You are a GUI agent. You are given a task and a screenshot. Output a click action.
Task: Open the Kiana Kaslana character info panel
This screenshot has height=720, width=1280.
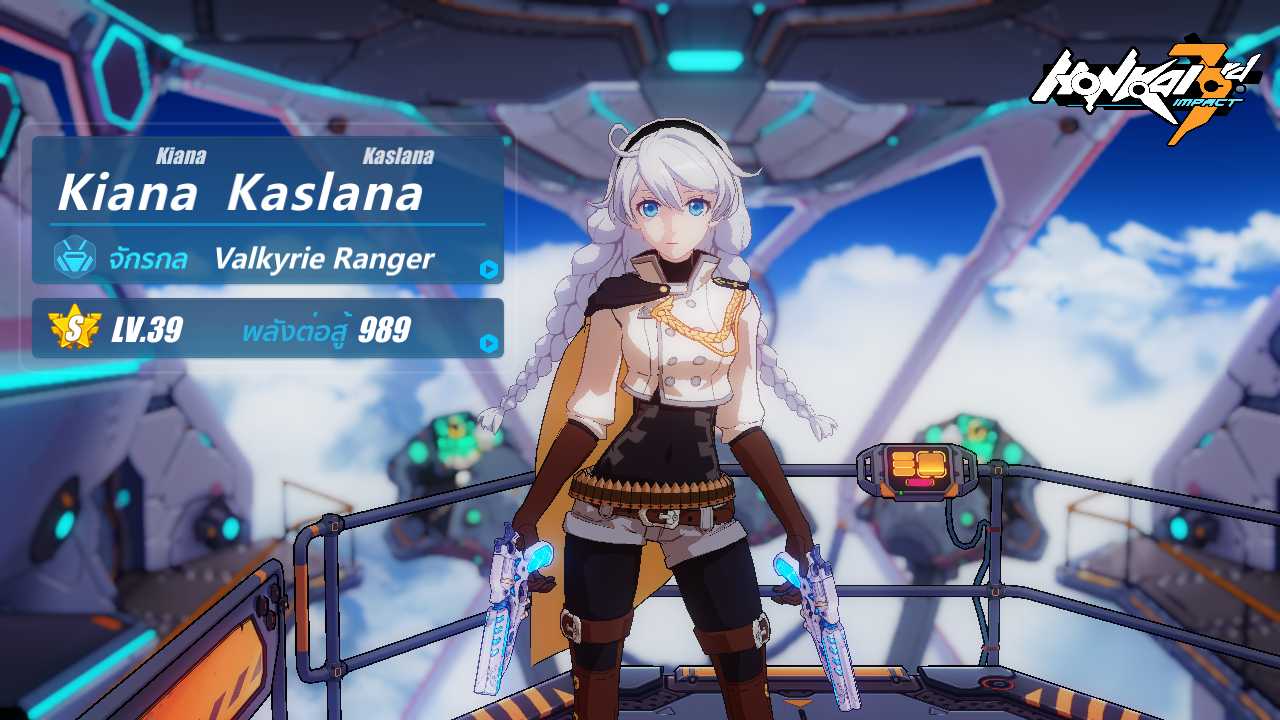[x=240, y=193]
